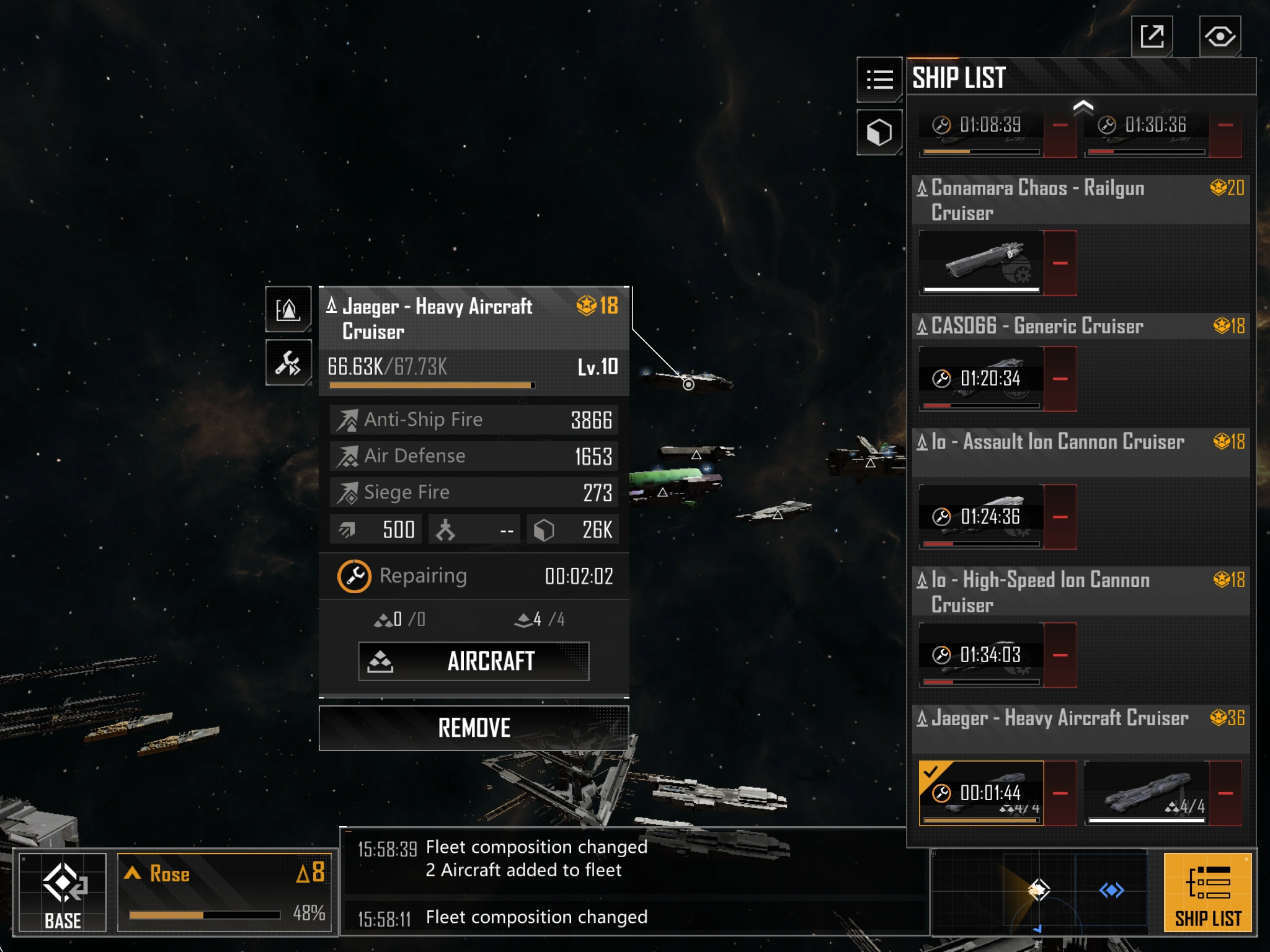Collapse the ship list with the up chevron

[x=1083, y=107]
